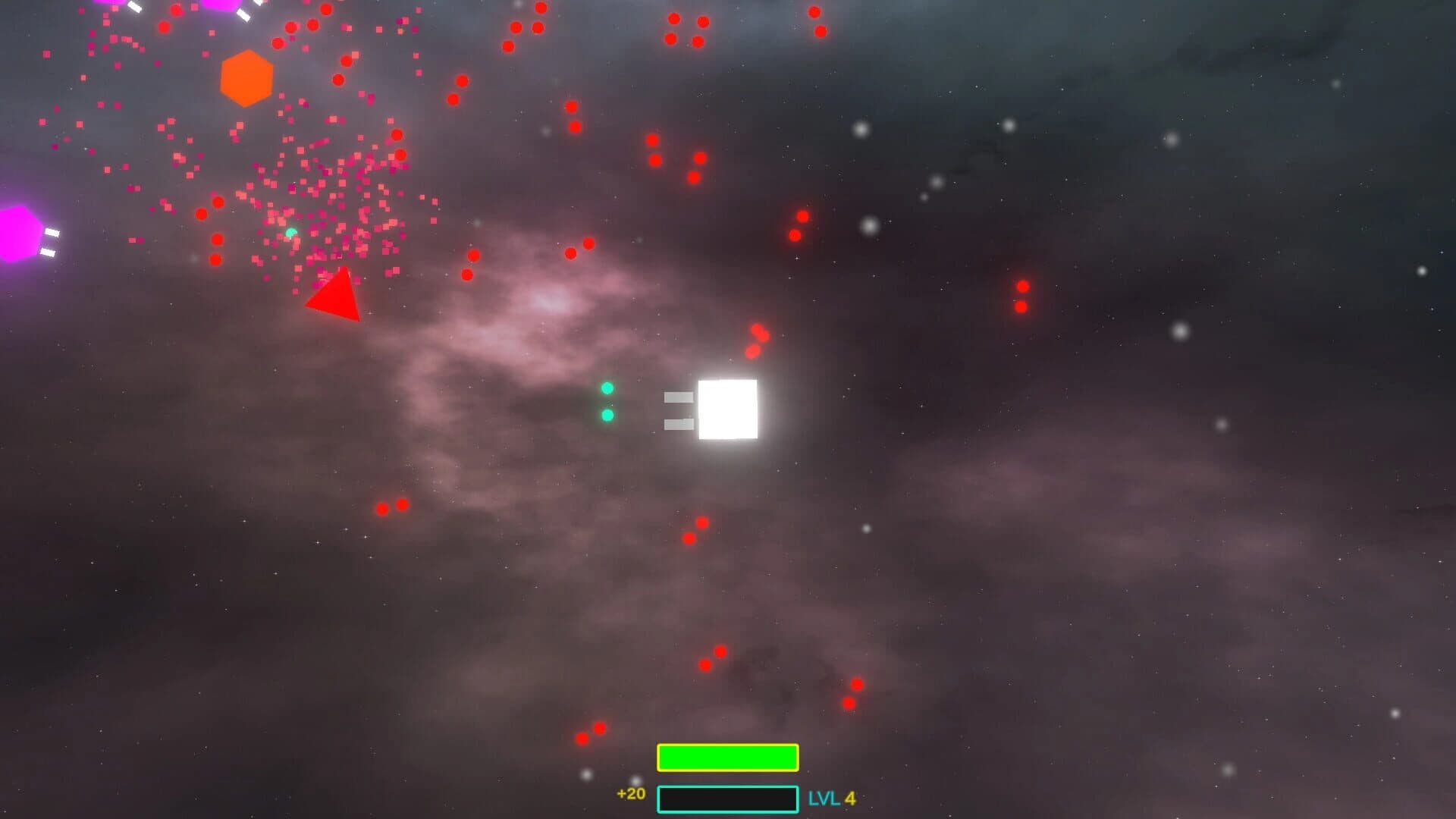Click the green health bar
Viewport: 1456px width, 819px height.
coord(726,756)
